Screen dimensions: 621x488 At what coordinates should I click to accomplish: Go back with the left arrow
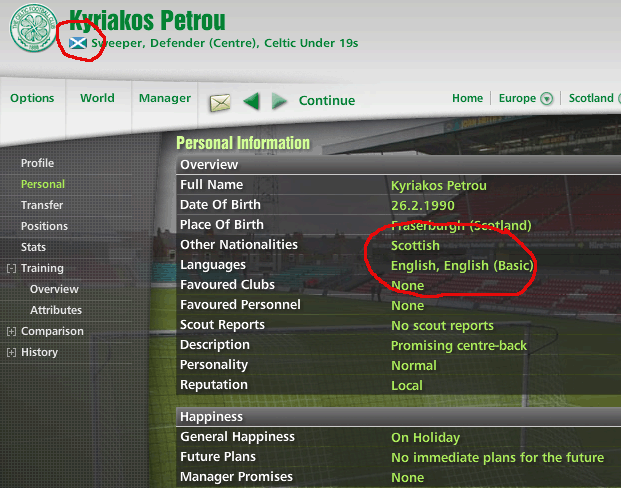[251, 101]
